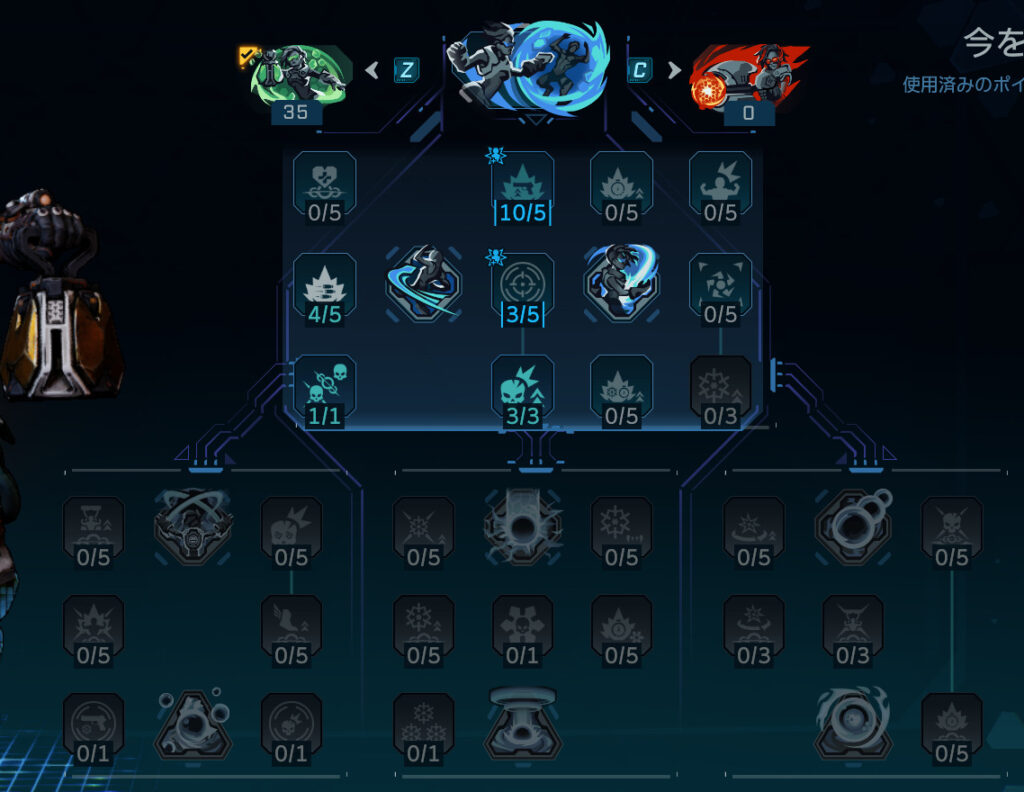This screenshot has width=1024, height=792.
Task: Add a point to the 4/5 bullet leaf skill
Action: point(324,284)
